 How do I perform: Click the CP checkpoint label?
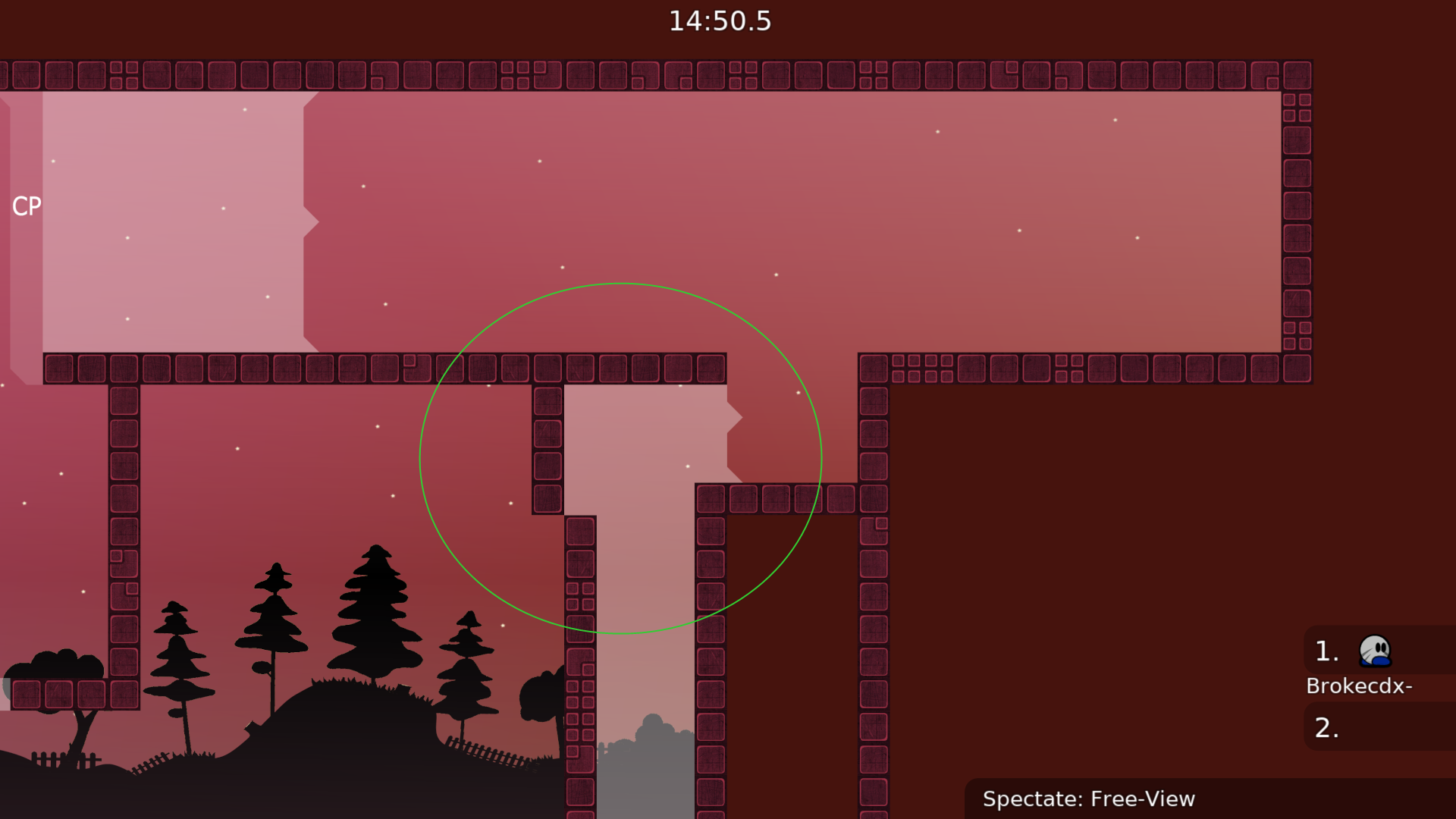tap(27, 206)
